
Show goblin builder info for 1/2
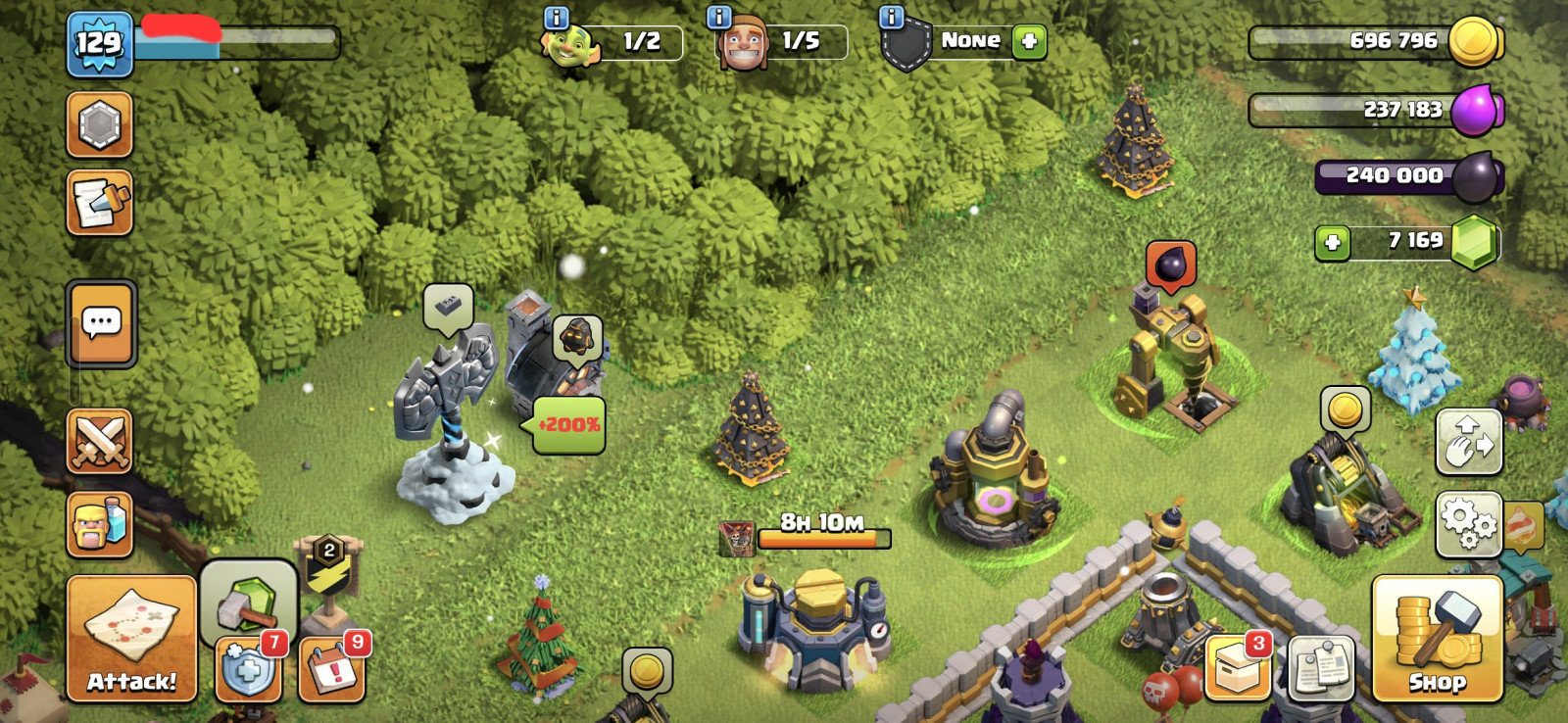click(556, 18)
